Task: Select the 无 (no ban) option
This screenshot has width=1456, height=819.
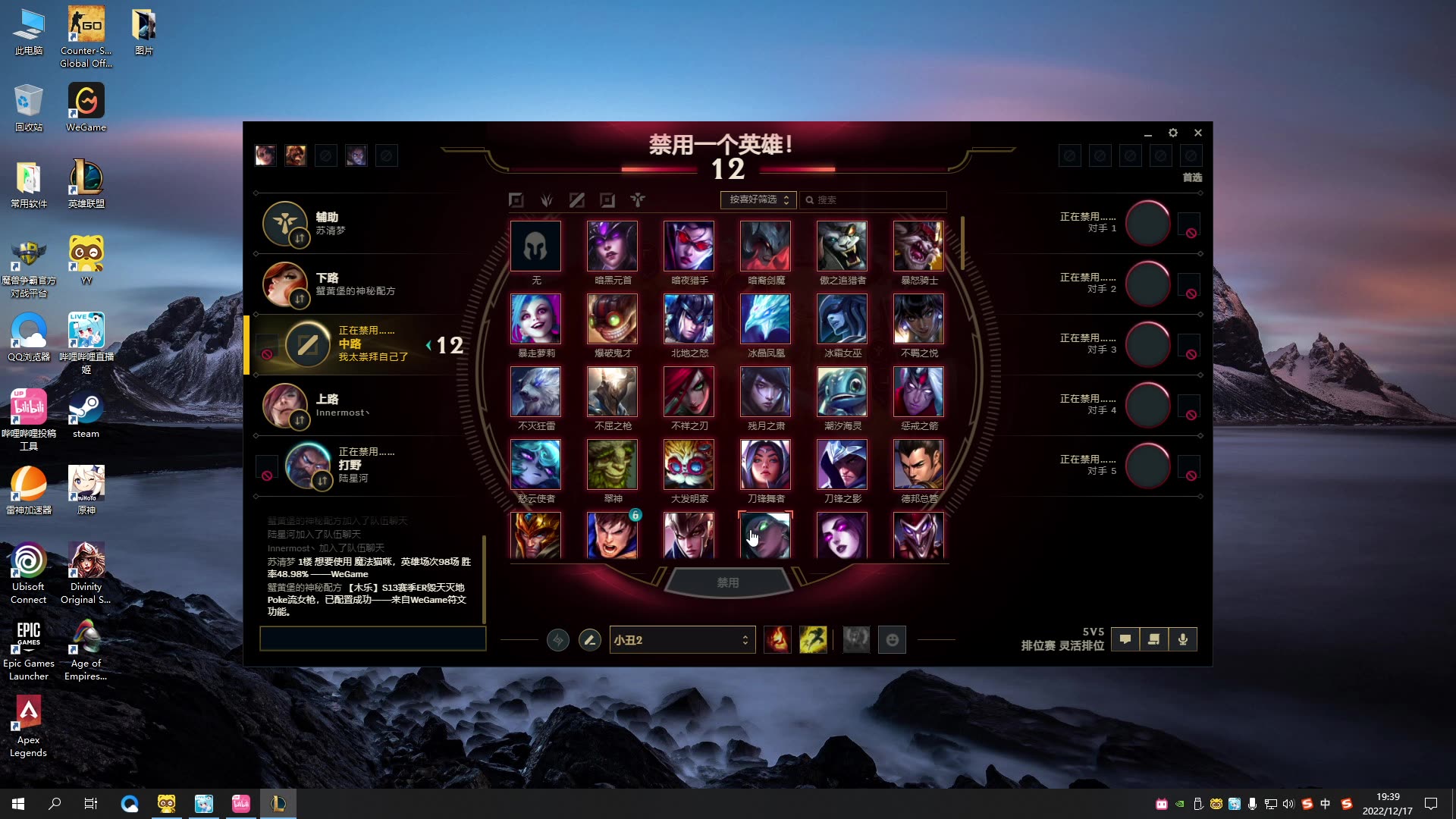Action: (x=535, y=246)
